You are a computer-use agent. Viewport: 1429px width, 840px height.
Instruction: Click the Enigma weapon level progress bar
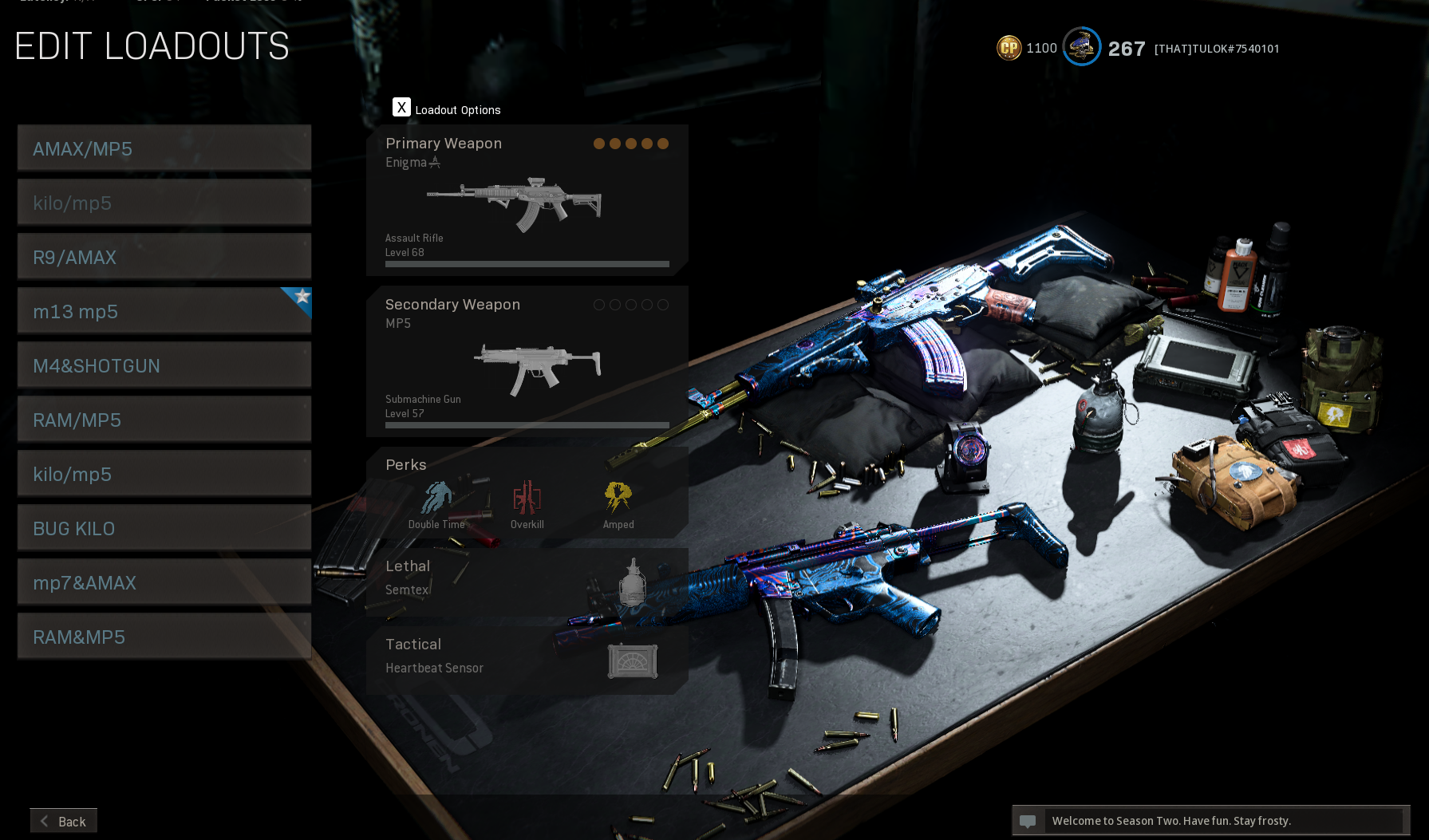(x=524, y=263)
